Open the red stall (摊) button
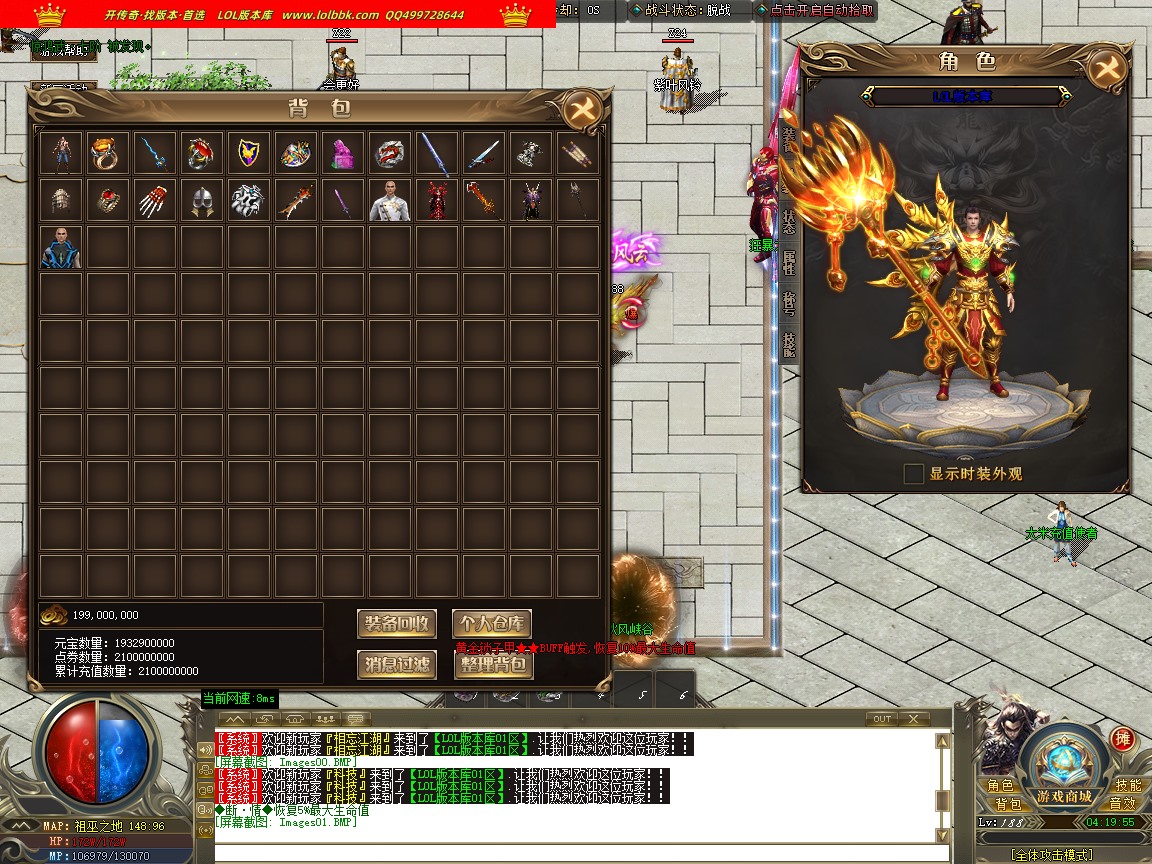The image size is (1152, 864). [1122, 740]
